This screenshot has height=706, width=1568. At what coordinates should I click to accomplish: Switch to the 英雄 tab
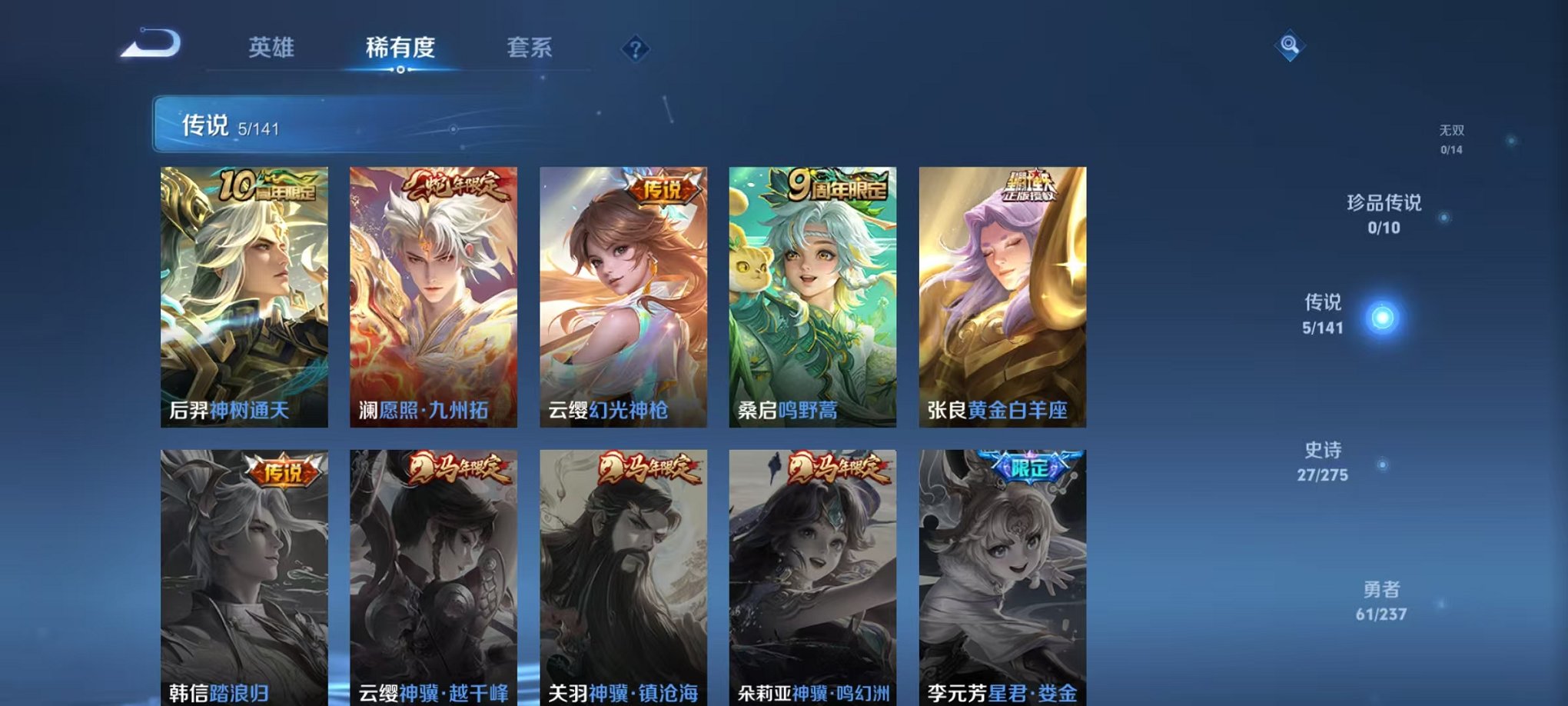point(269,48)
